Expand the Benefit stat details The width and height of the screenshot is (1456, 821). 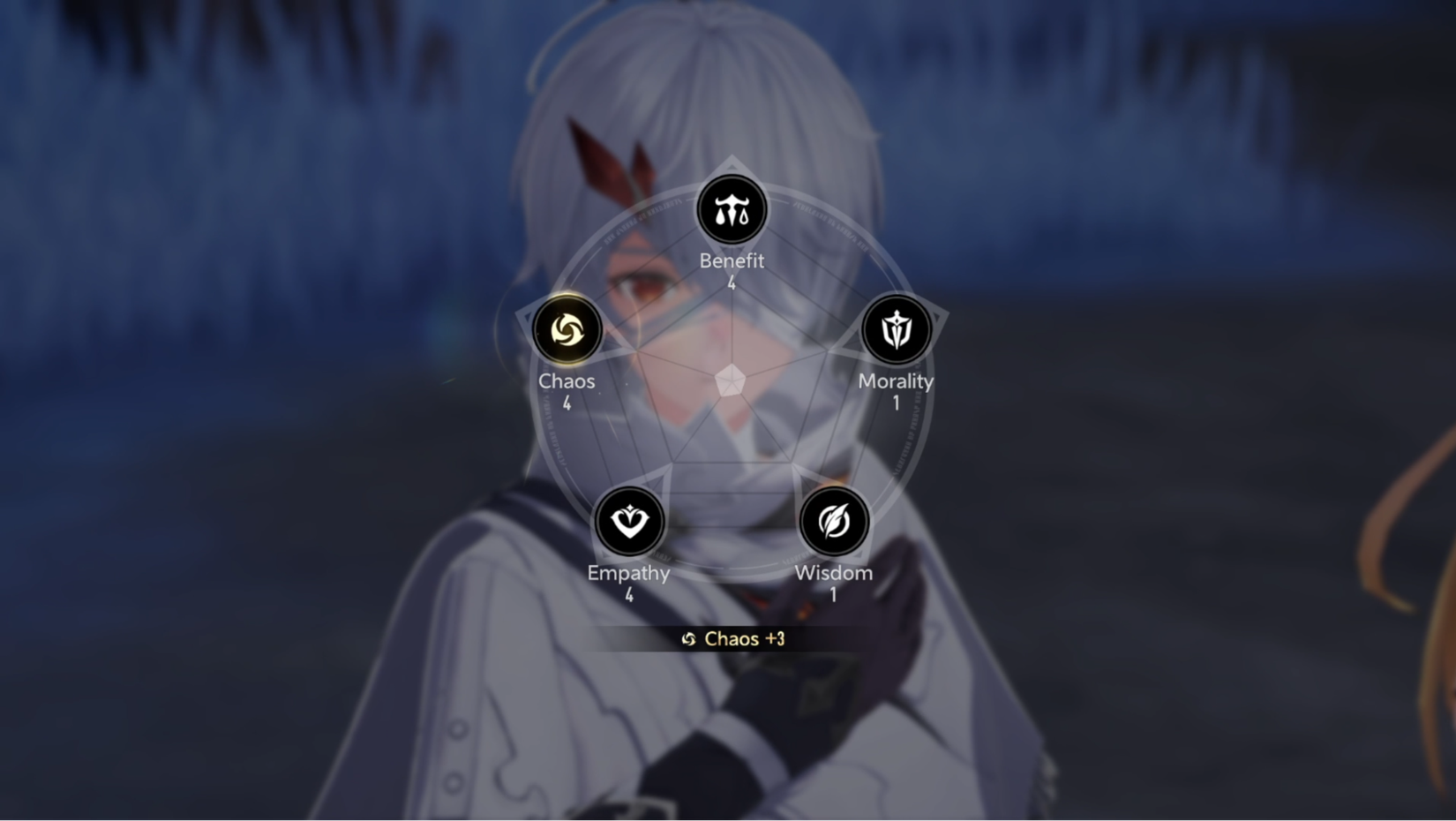(731, 209)
